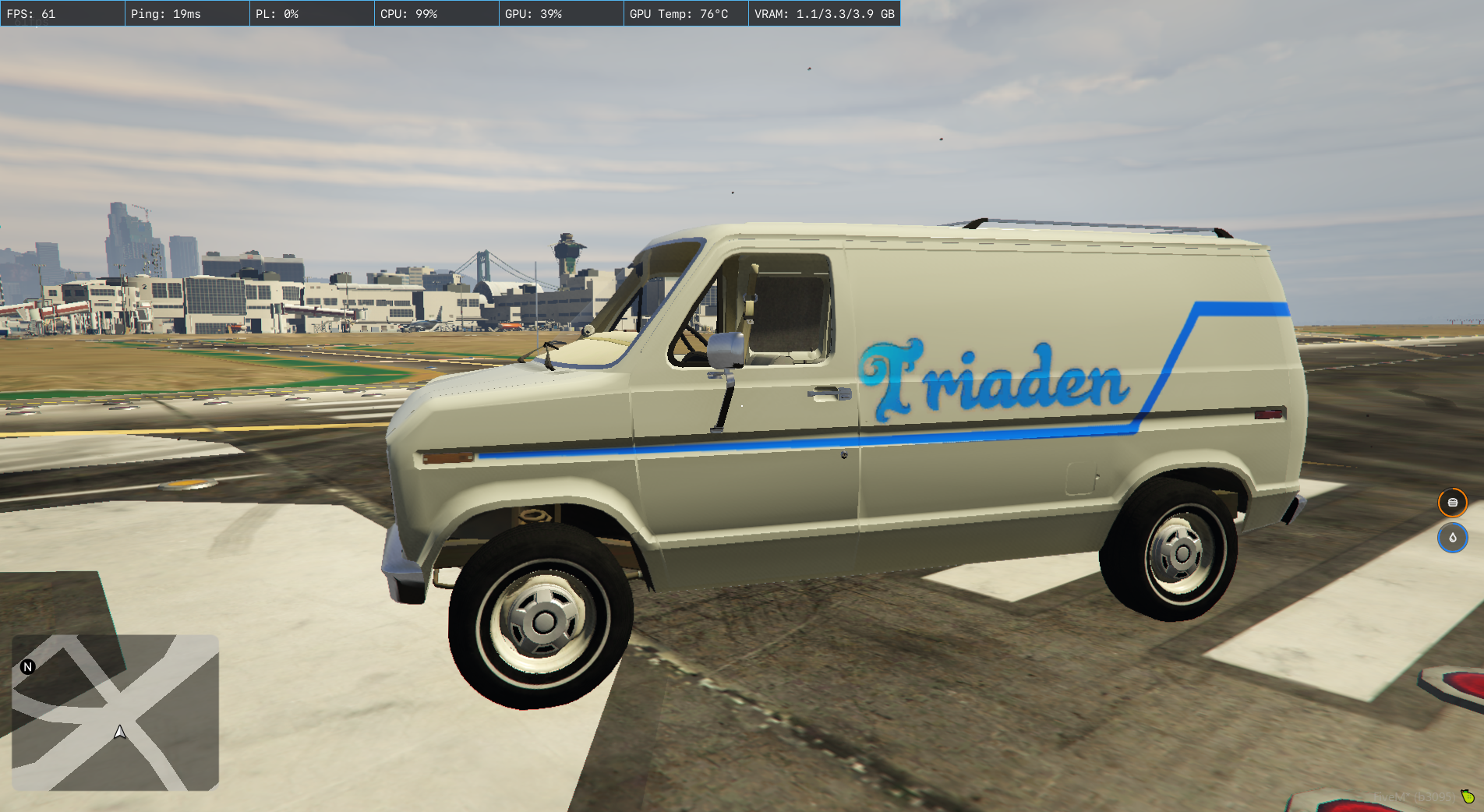
Task: Click the player arrow on the minimap
Action: 120,733
